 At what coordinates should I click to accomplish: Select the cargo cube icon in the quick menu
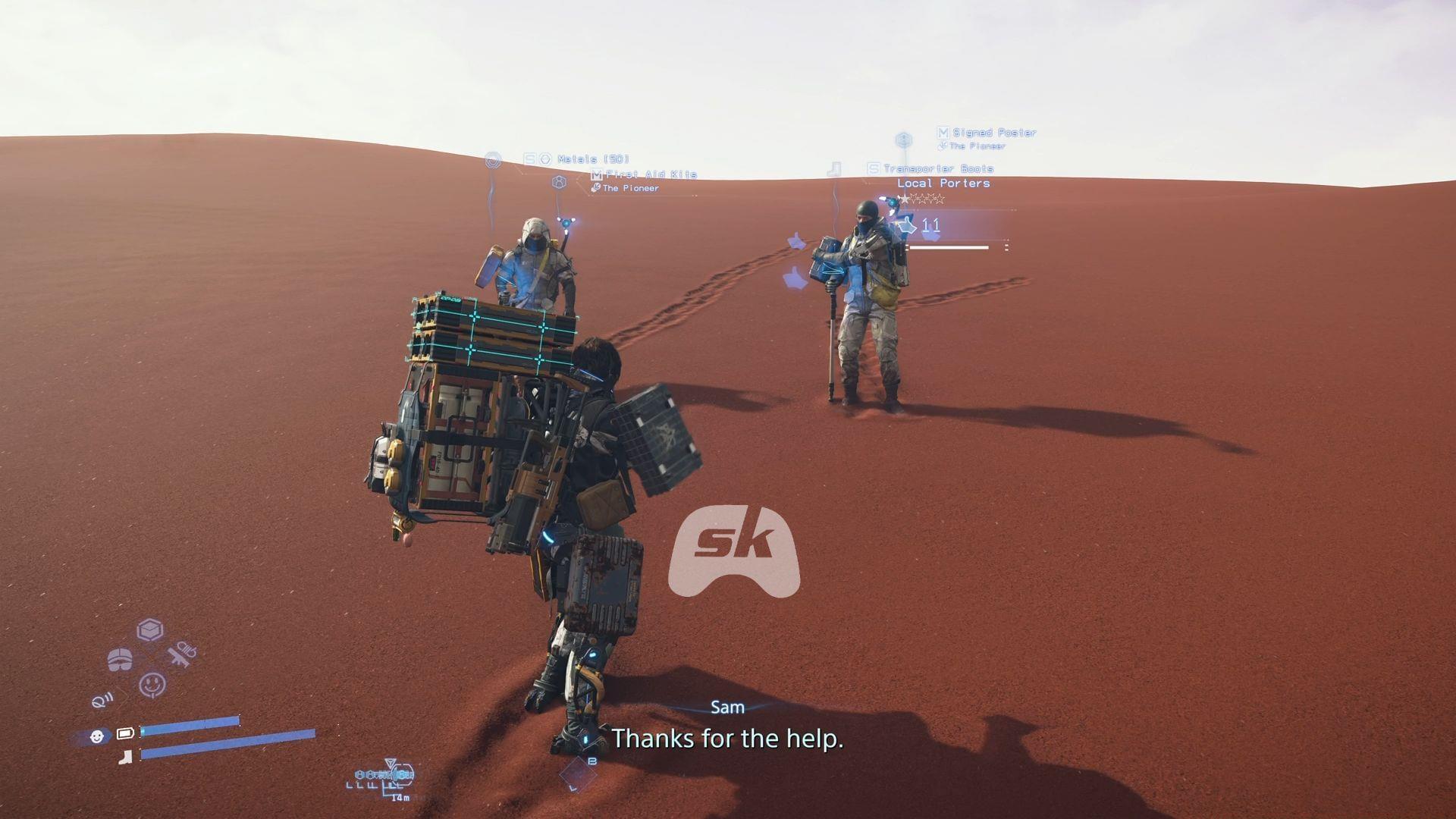coord(150,629)
